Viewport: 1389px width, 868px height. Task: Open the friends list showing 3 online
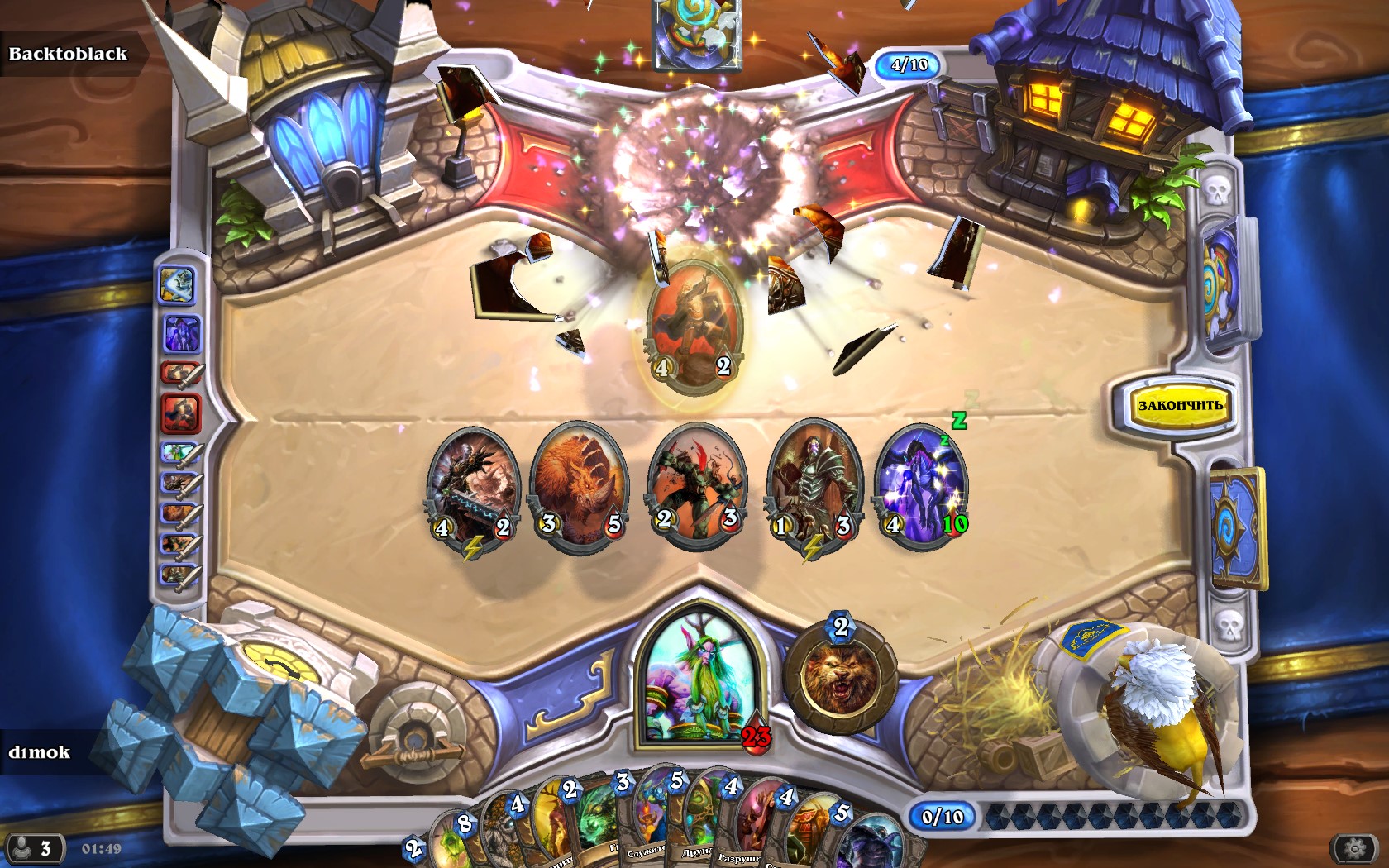[33, 848]
